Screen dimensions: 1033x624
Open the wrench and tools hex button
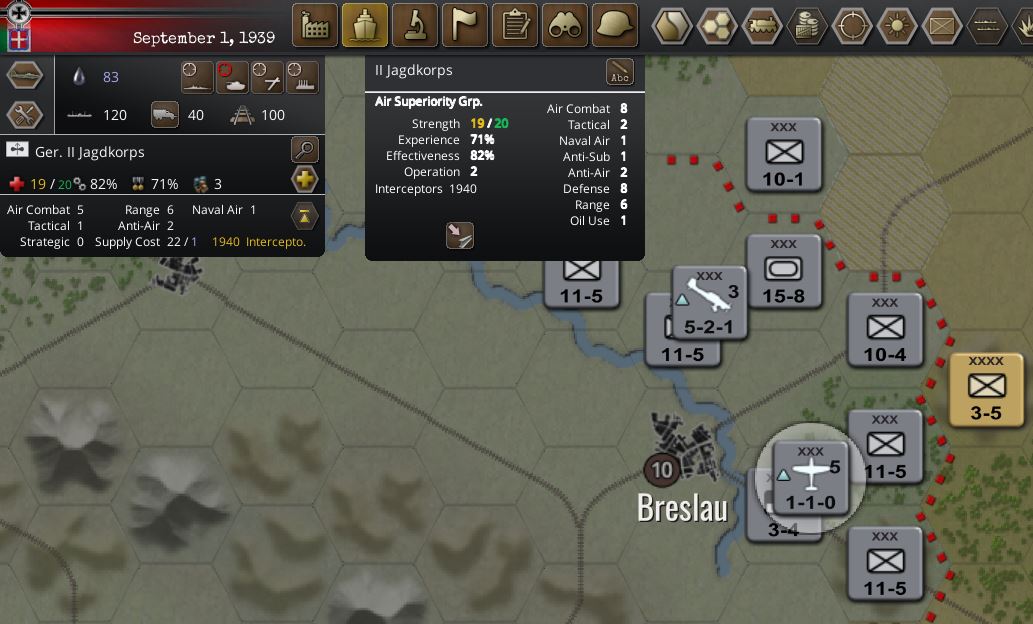pyautogui.click(x=25, y=114)
